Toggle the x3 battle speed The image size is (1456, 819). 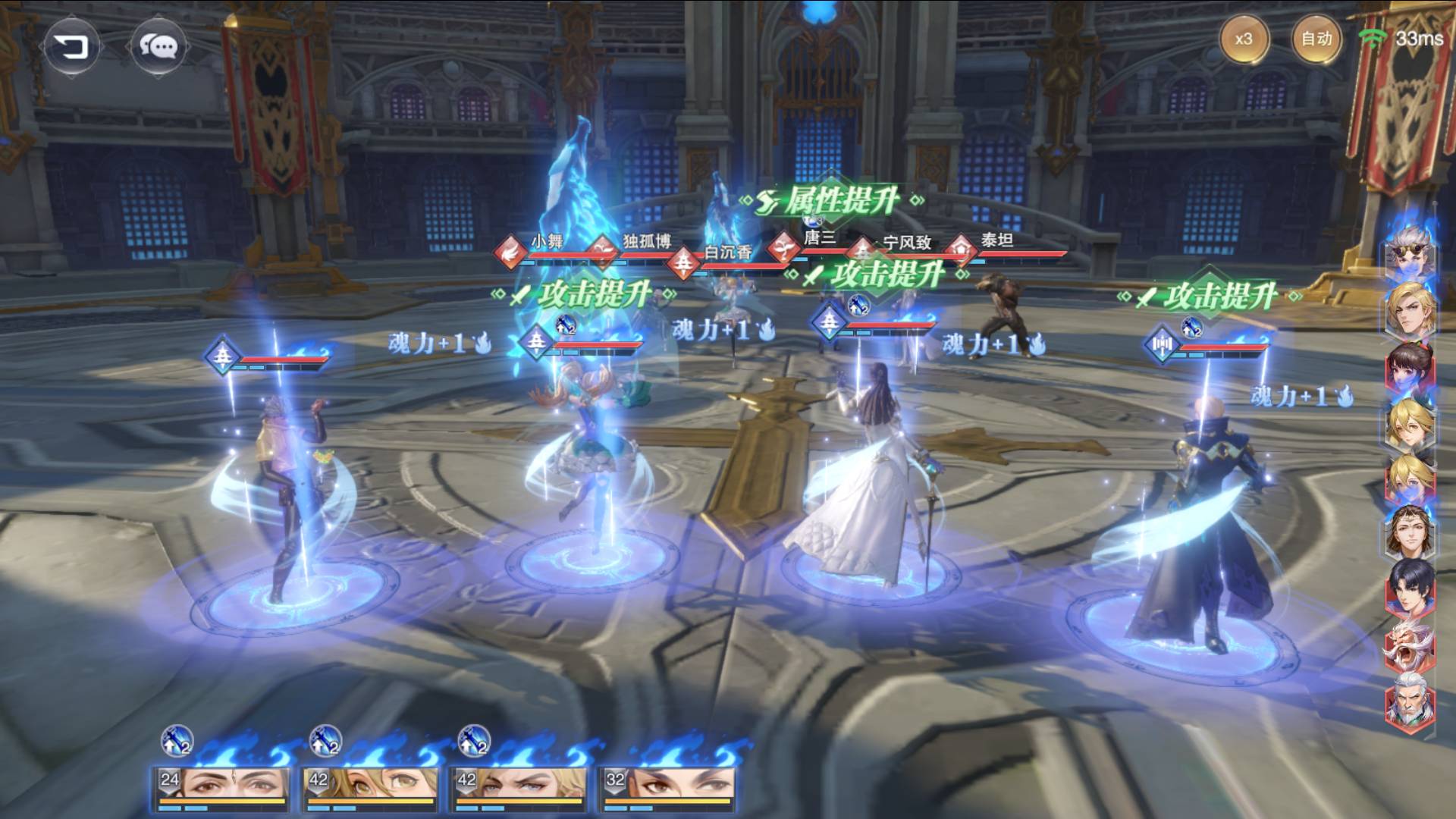point(1244,39)
